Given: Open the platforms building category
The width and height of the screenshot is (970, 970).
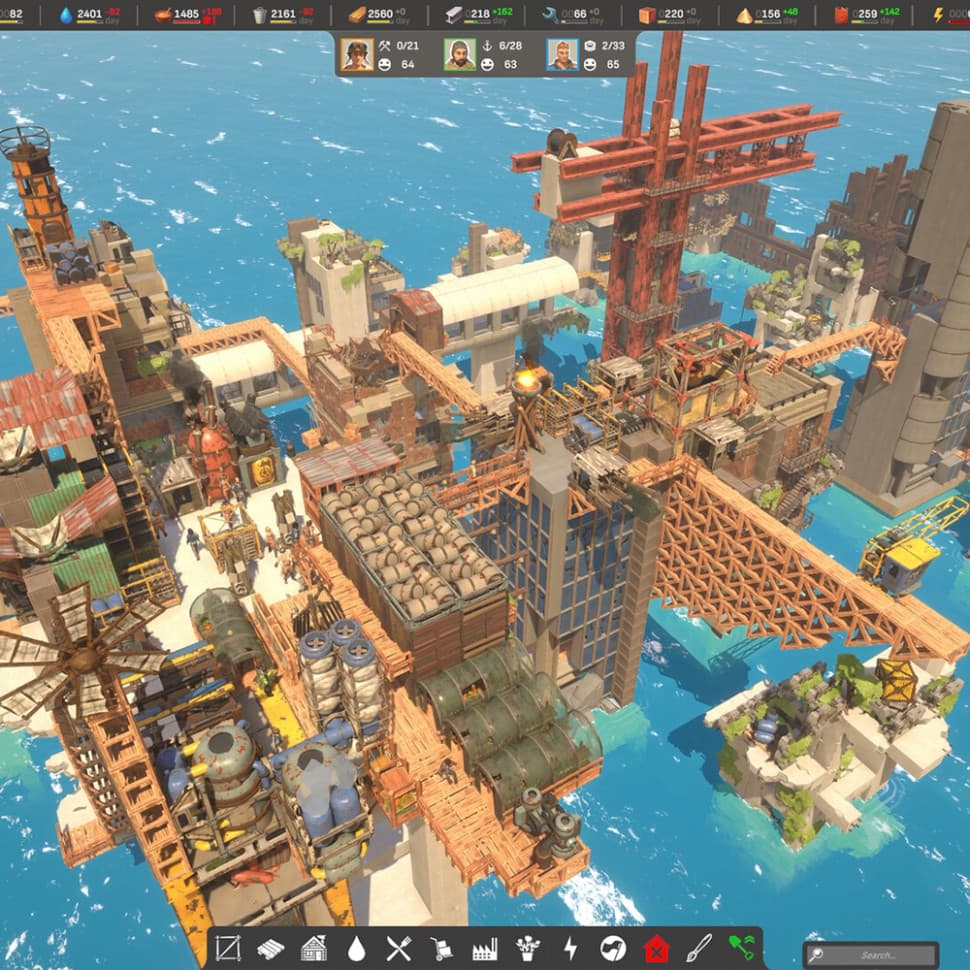Looking at the screenshot, I should point(271,948).
